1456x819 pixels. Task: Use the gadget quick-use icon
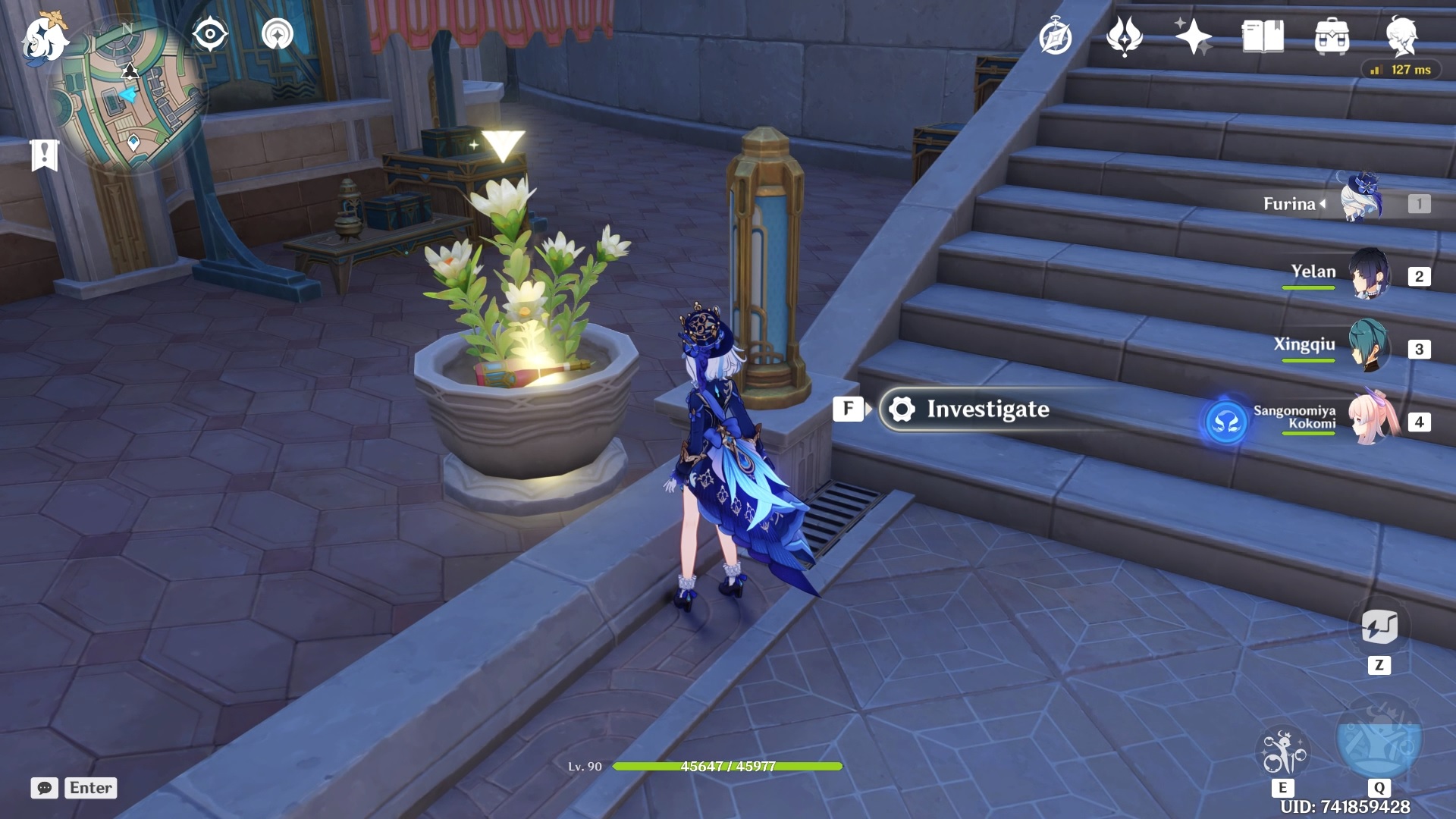pyautogui.click(x=1379, y=628)
